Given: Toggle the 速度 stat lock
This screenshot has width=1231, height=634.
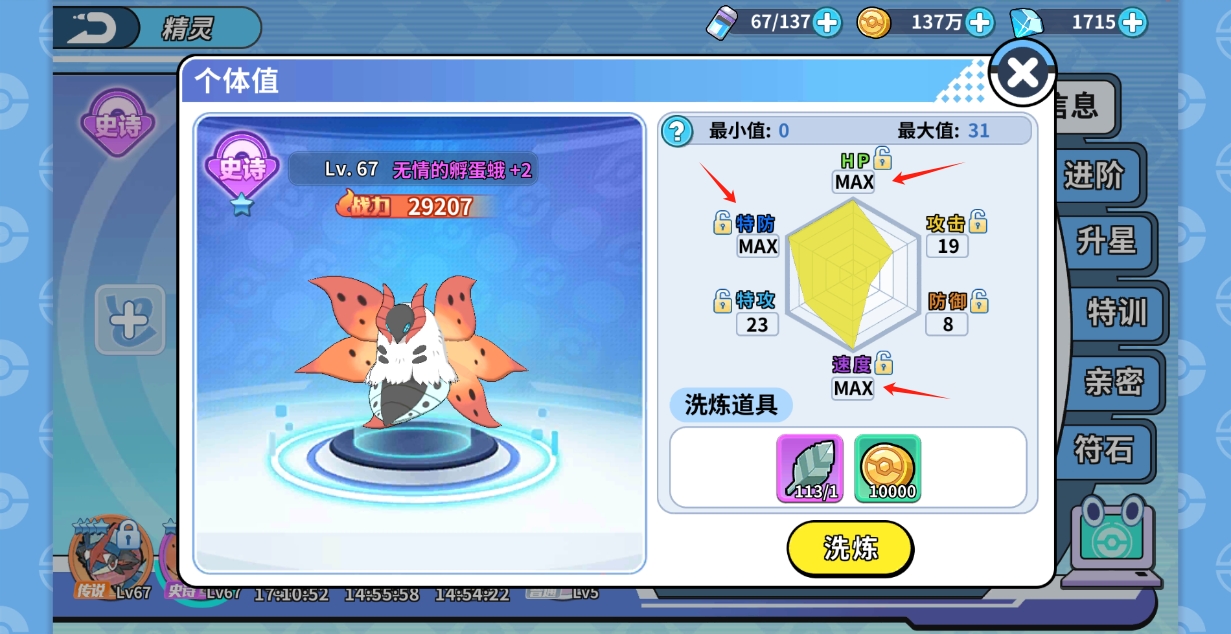Looking at the screenshot, I should click(883, 363).
